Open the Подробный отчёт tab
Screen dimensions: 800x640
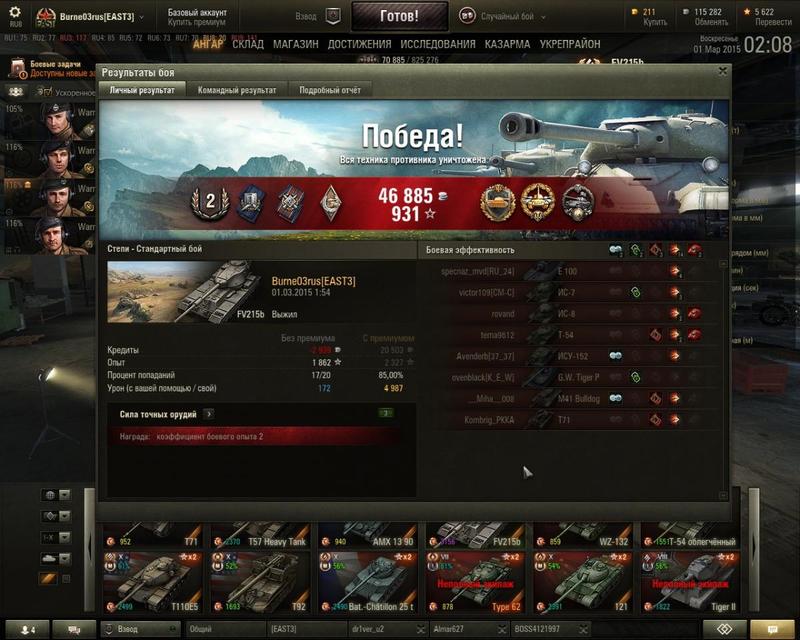329,90
